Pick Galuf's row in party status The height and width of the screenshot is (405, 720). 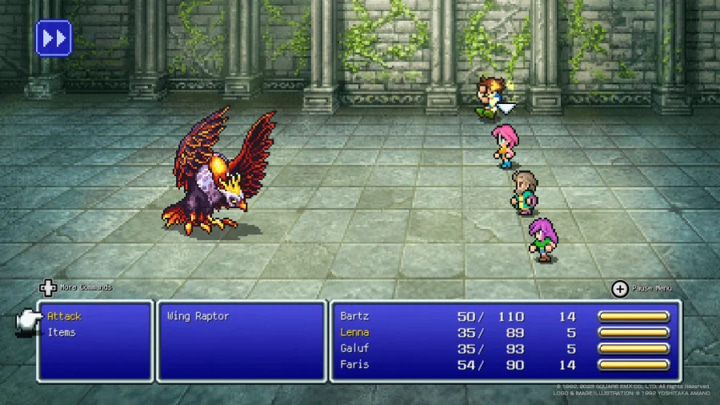tap(355, 348)
